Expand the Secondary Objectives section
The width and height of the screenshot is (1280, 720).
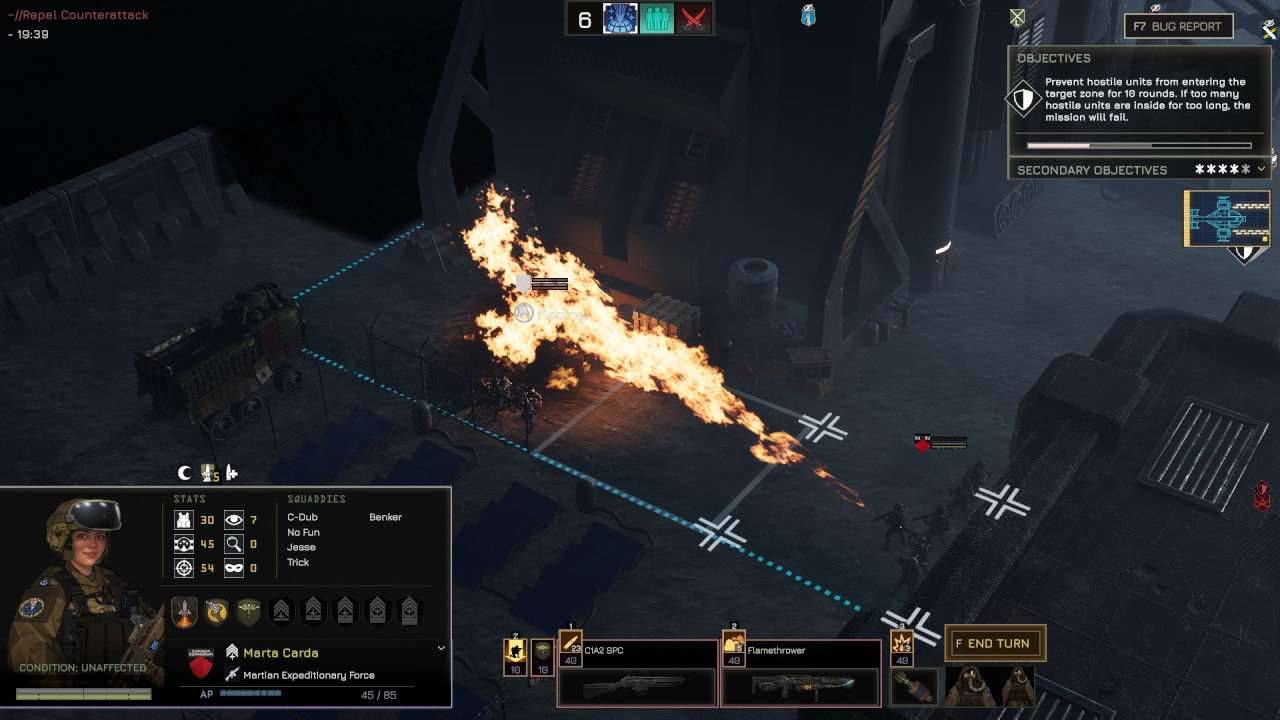[x=1261, y=170]
